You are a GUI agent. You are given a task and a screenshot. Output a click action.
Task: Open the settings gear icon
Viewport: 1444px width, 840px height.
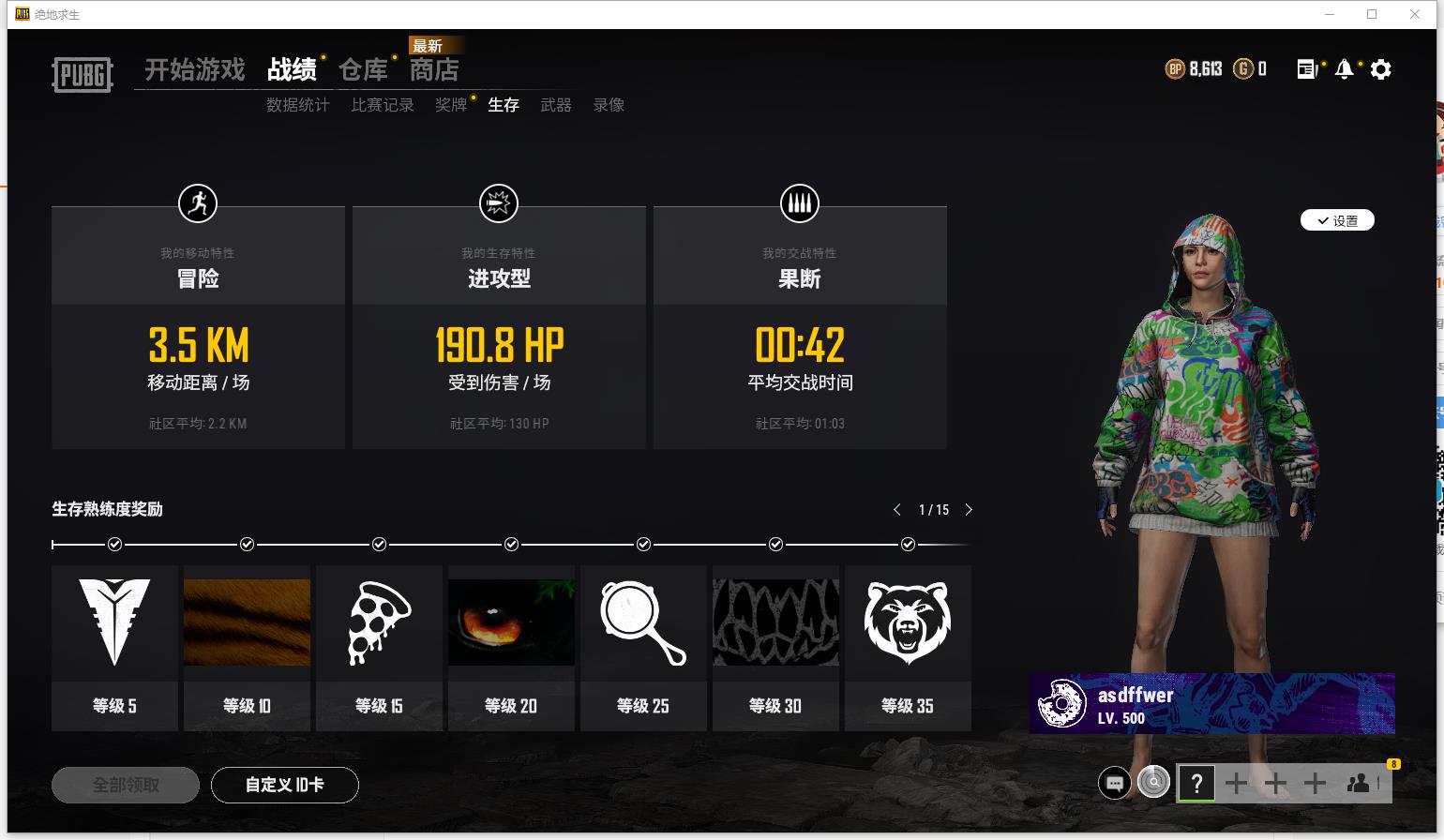1380,68
